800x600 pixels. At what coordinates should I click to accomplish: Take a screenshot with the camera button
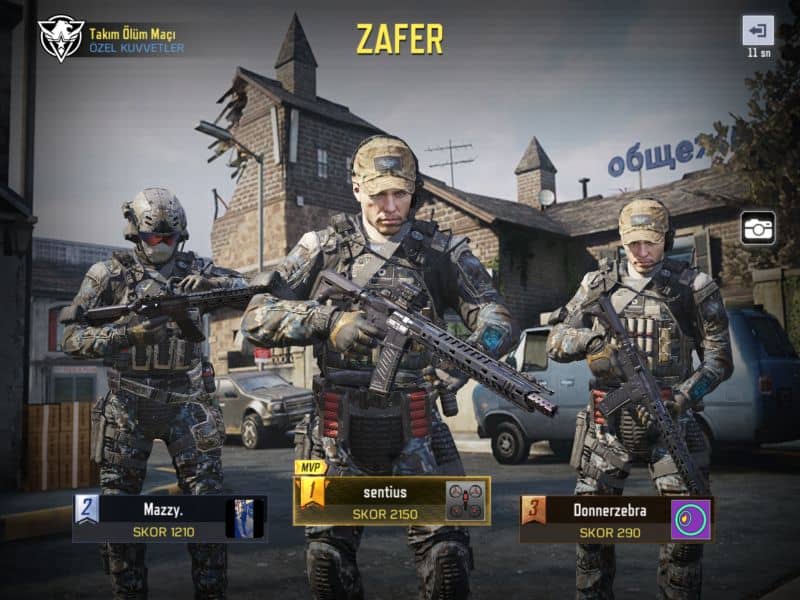click(758, 228)
